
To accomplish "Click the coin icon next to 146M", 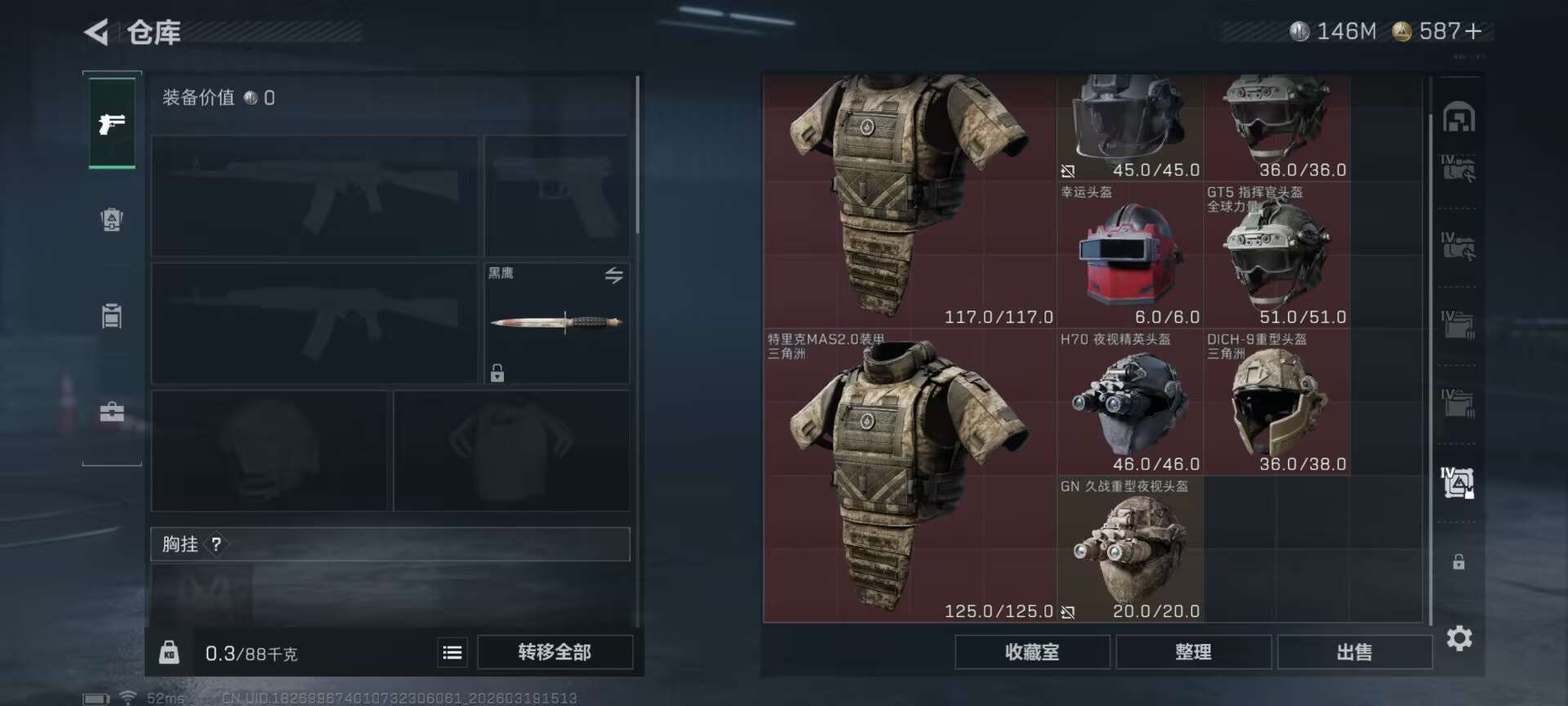I will click(x=1298, y=31).
